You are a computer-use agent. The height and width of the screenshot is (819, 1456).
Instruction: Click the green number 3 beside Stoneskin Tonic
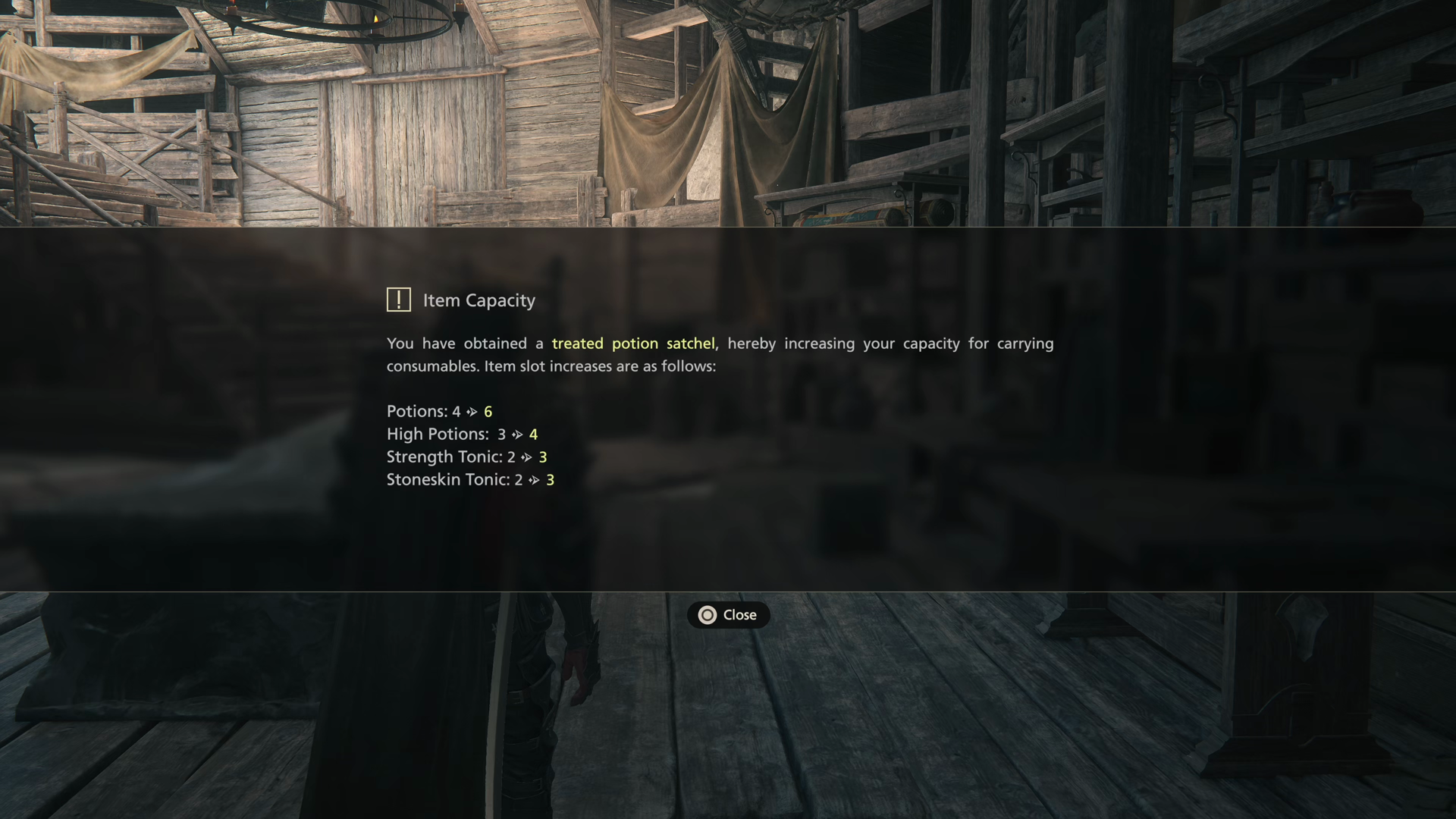550,480
